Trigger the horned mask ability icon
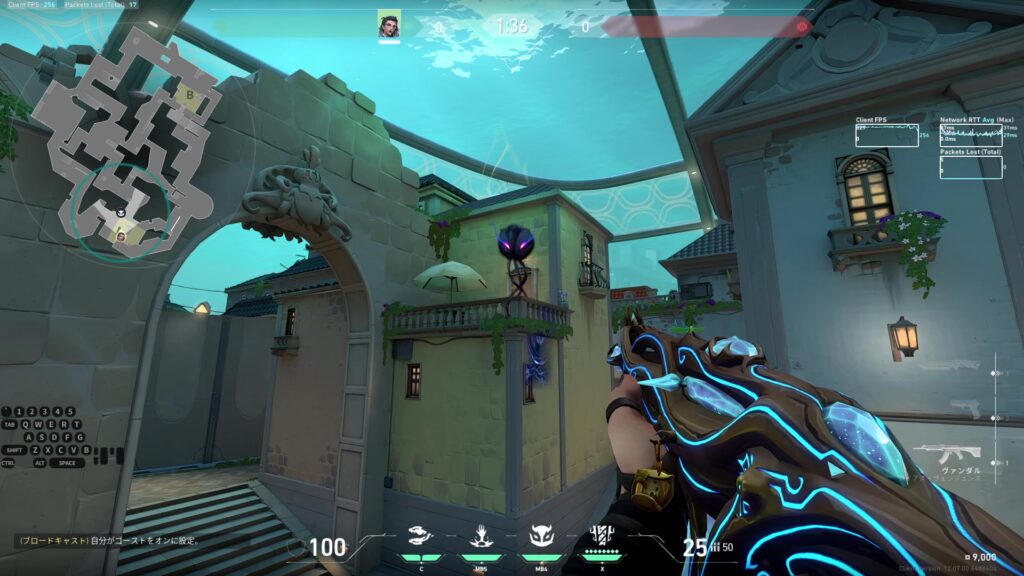Image resolution: width=1024 pixels, height=576 pixels. point(541,536)
